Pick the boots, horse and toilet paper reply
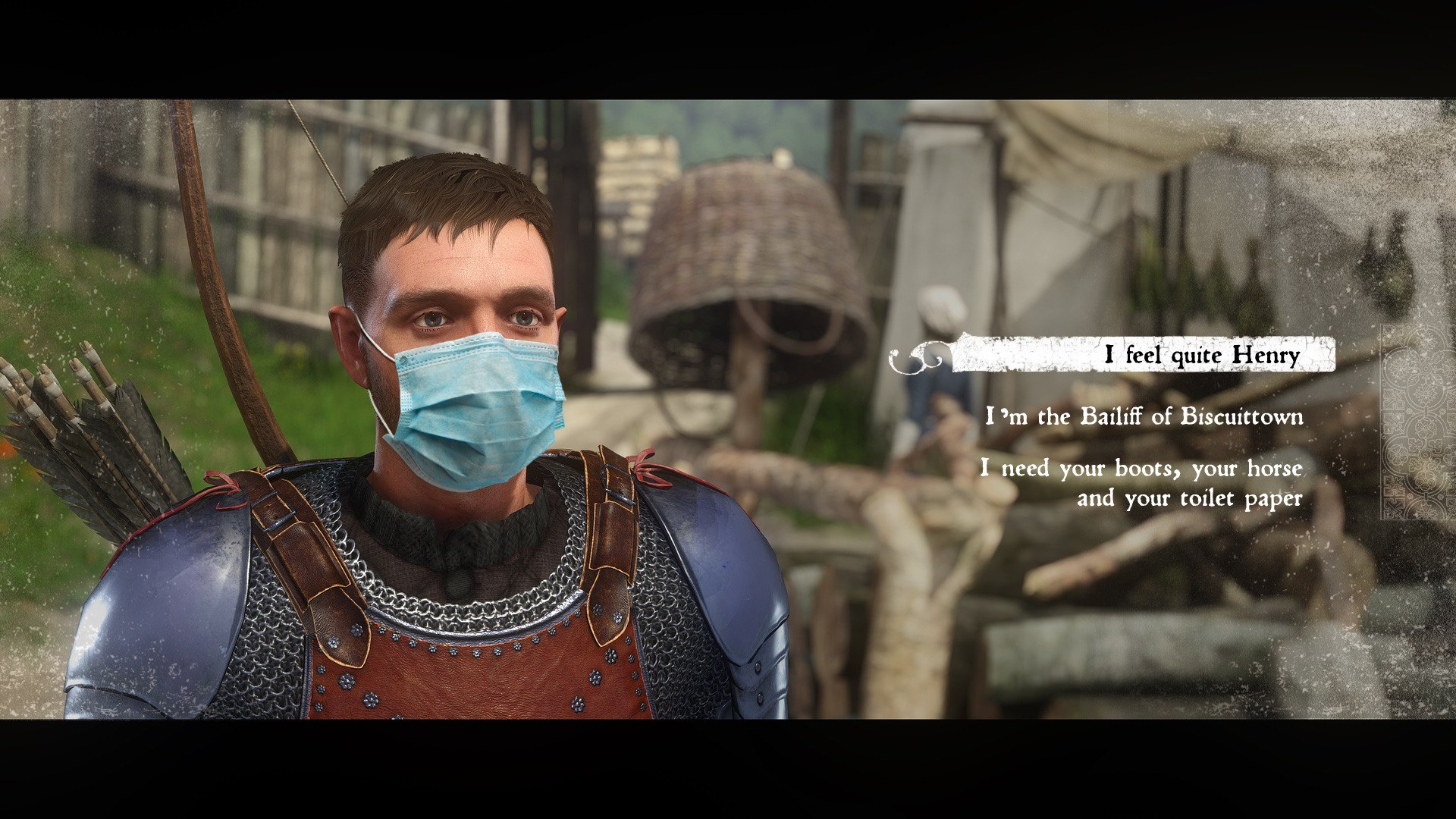 [1141, 483]
